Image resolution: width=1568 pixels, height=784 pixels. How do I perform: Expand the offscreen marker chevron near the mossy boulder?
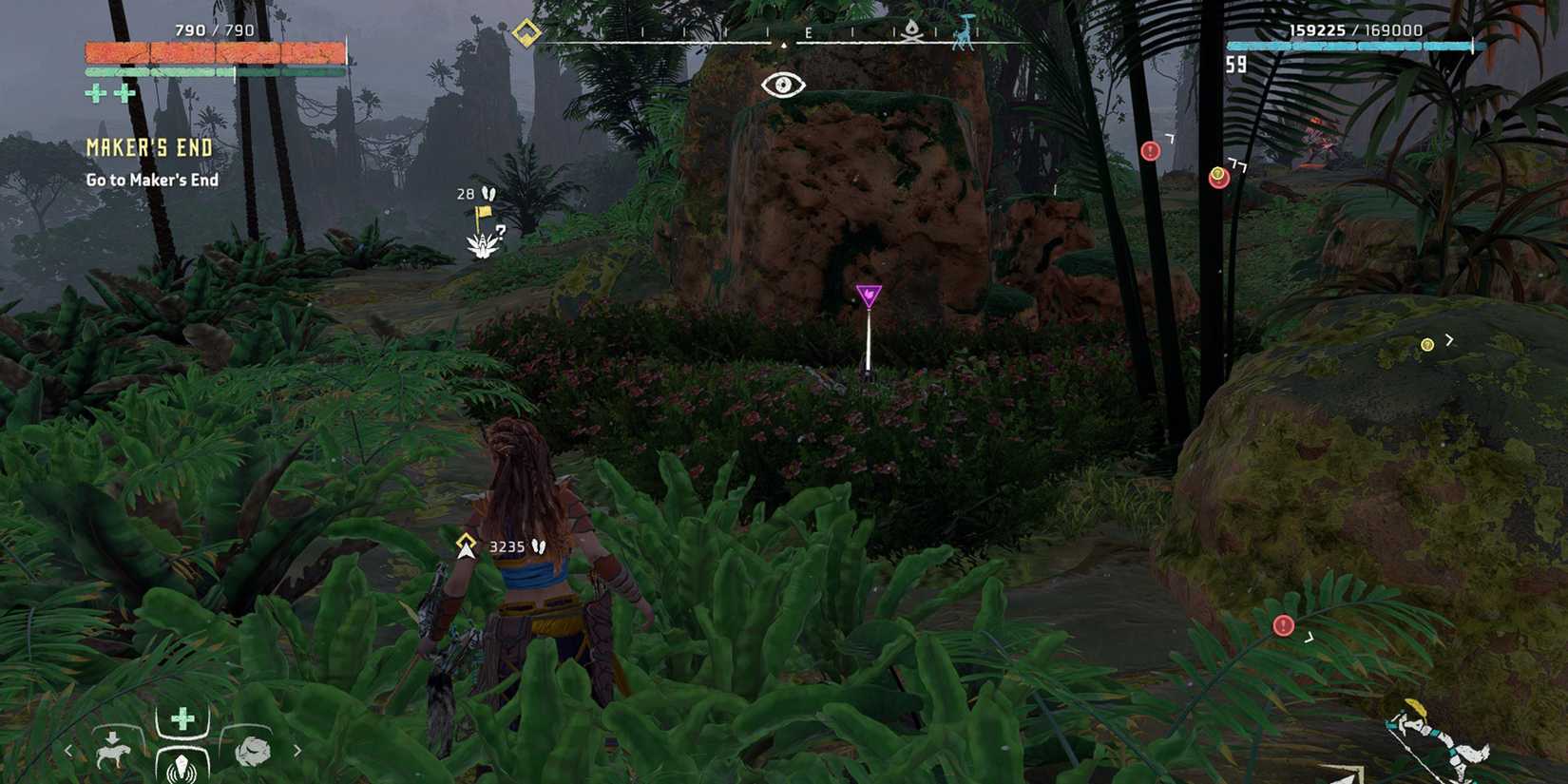pos(1450,339)
